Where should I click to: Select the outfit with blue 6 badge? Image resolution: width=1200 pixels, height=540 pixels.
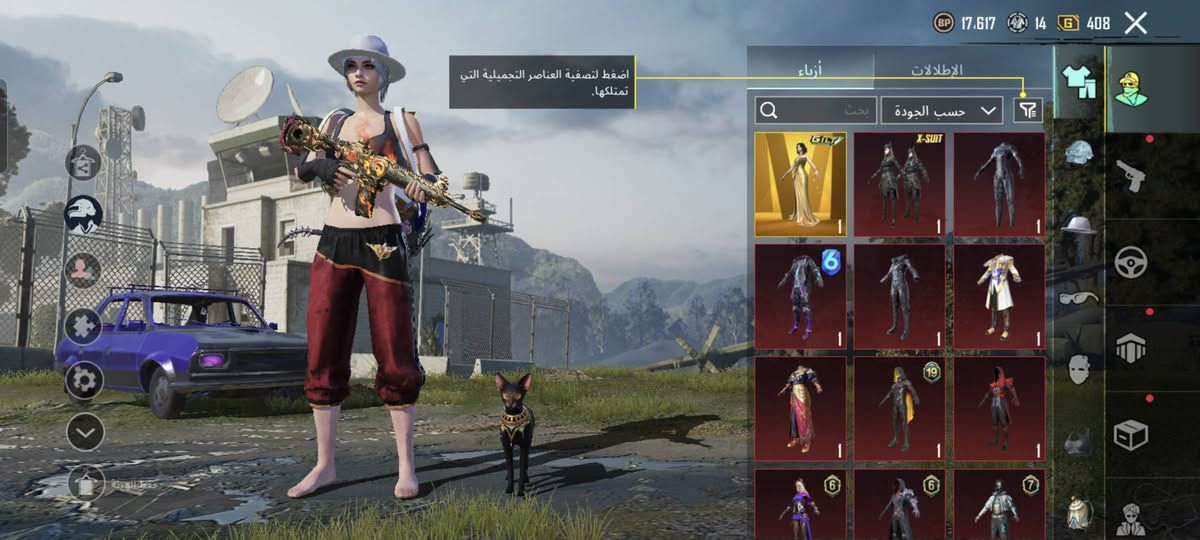[x=800, y=296]
